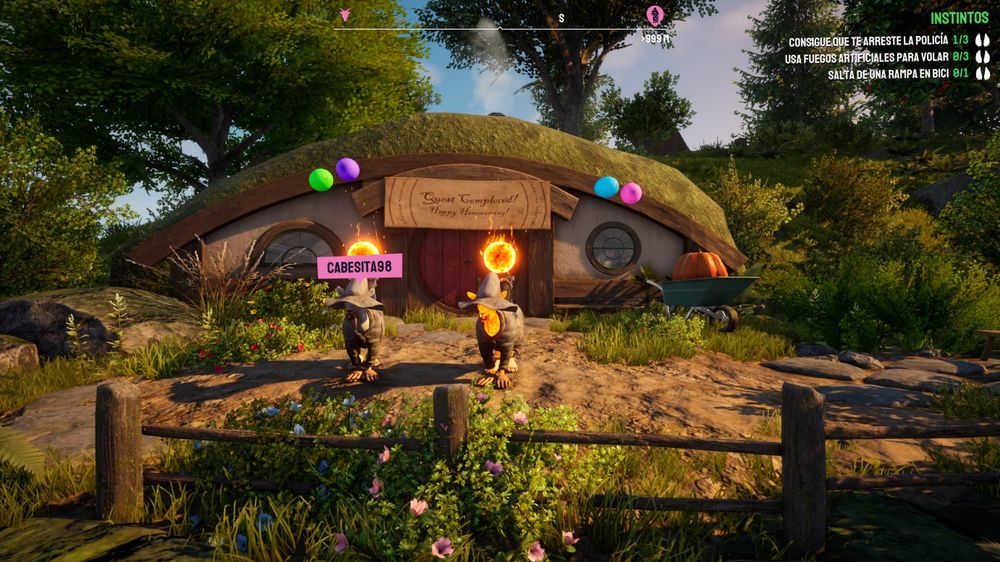
Task: Choose the 'Salta de una rampa en bici' objective
Action: tap(887, 74)
